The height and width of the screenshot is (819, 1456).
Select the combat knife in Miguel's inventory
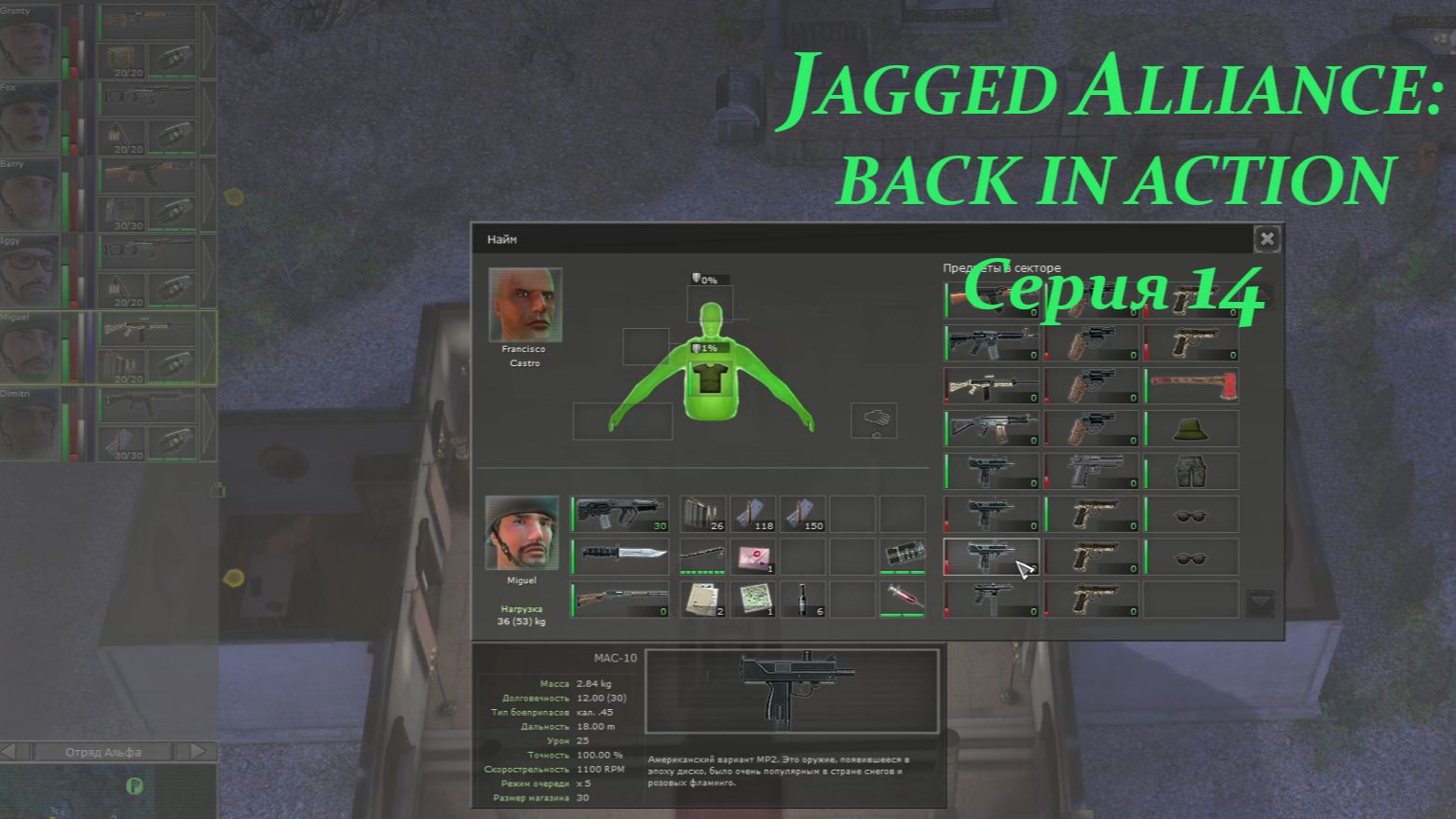click(x=619, y=554)
